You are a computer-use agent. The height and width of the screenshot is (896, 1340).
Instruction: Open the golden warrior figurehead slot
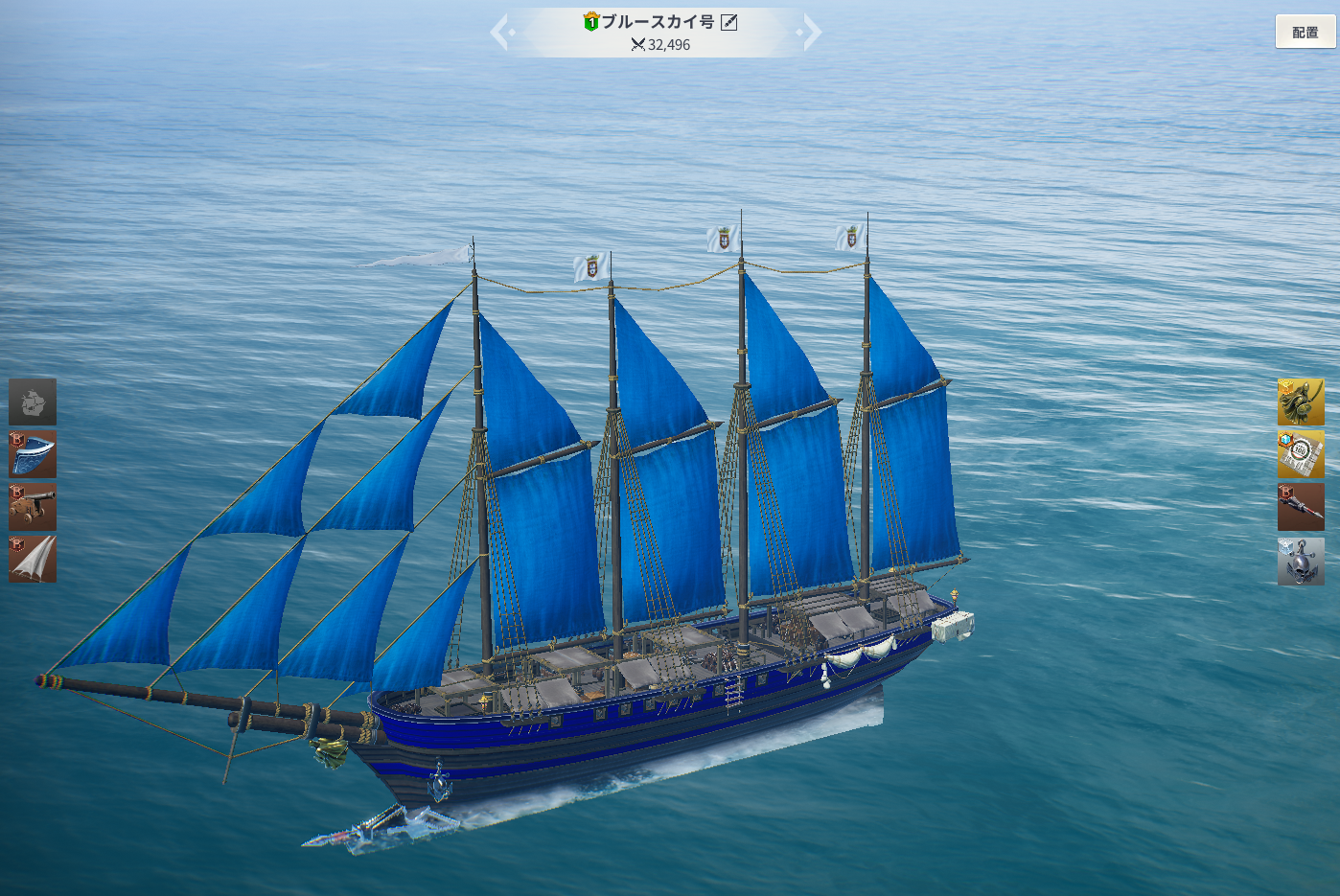[x=1301, y=402]
